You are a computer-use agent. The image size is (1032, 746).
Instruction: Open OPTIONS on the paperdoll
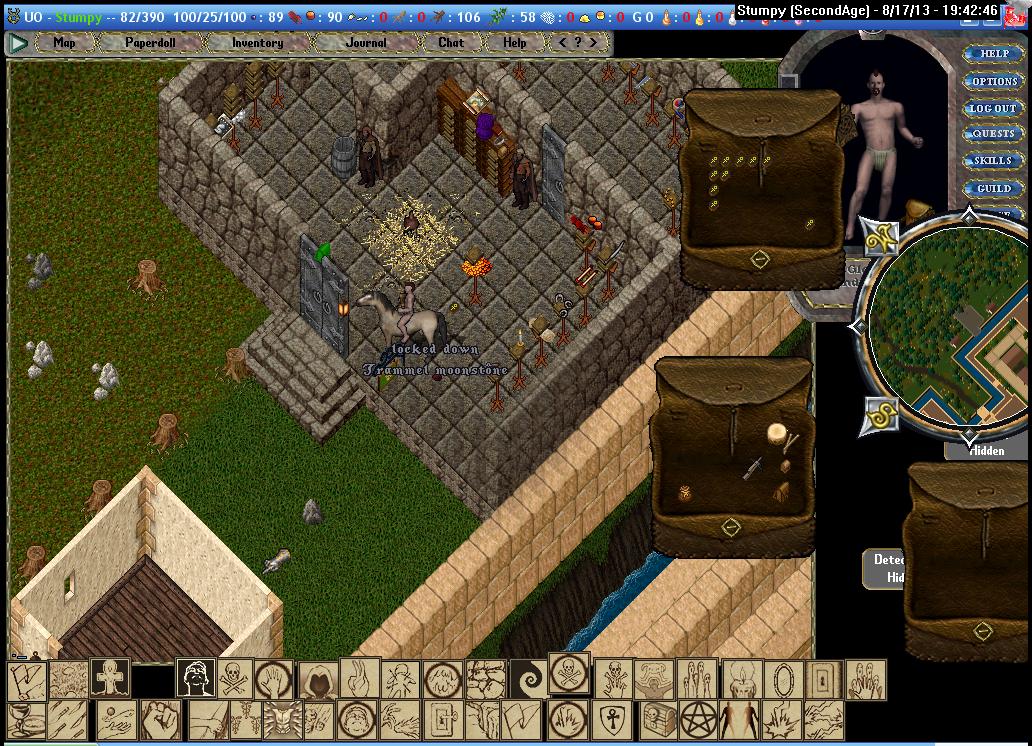(x=992, y=81)
